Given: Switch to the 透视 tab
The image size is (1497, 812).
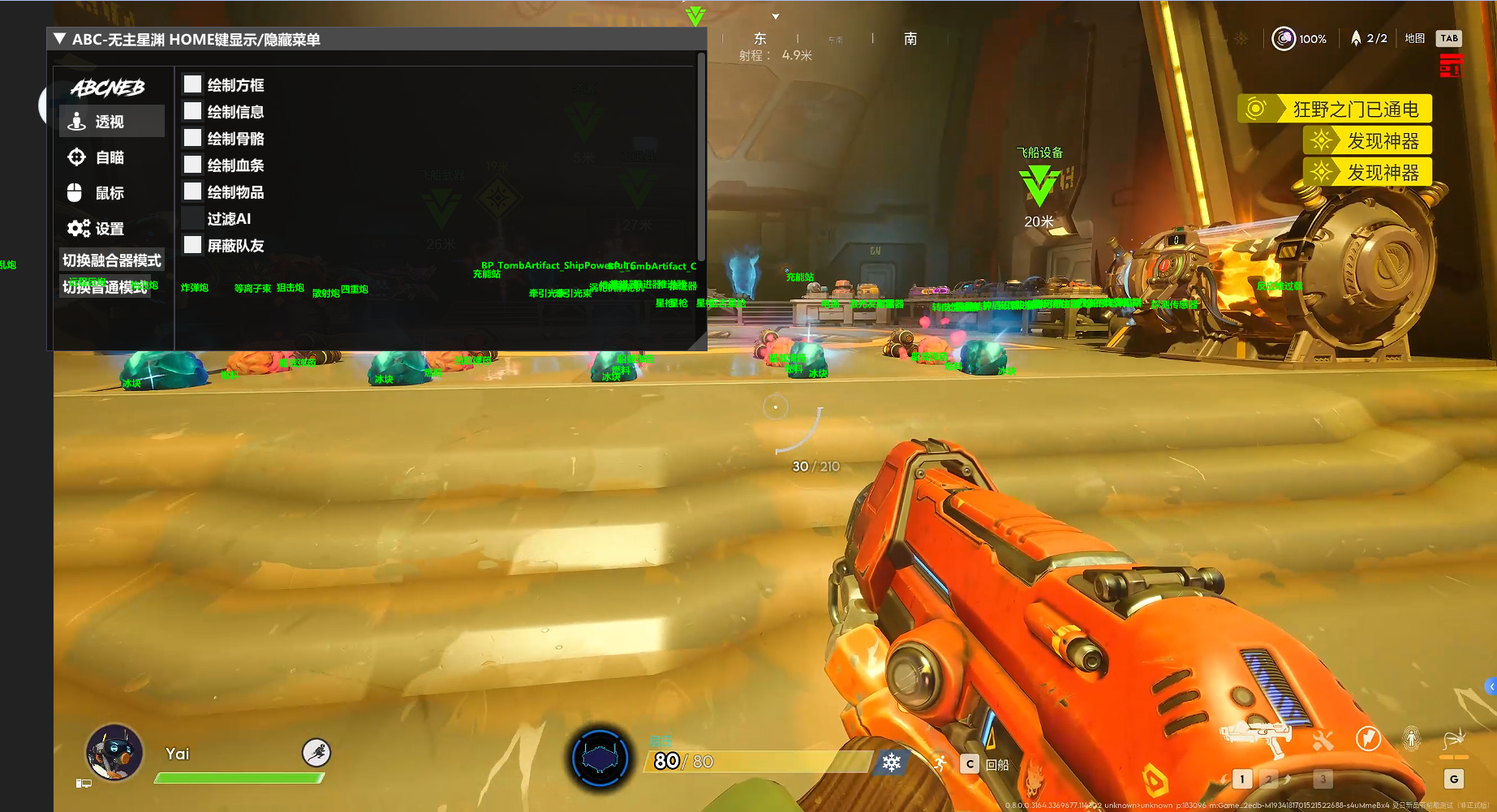Looking at the screenshot, I should coord(111,122).
